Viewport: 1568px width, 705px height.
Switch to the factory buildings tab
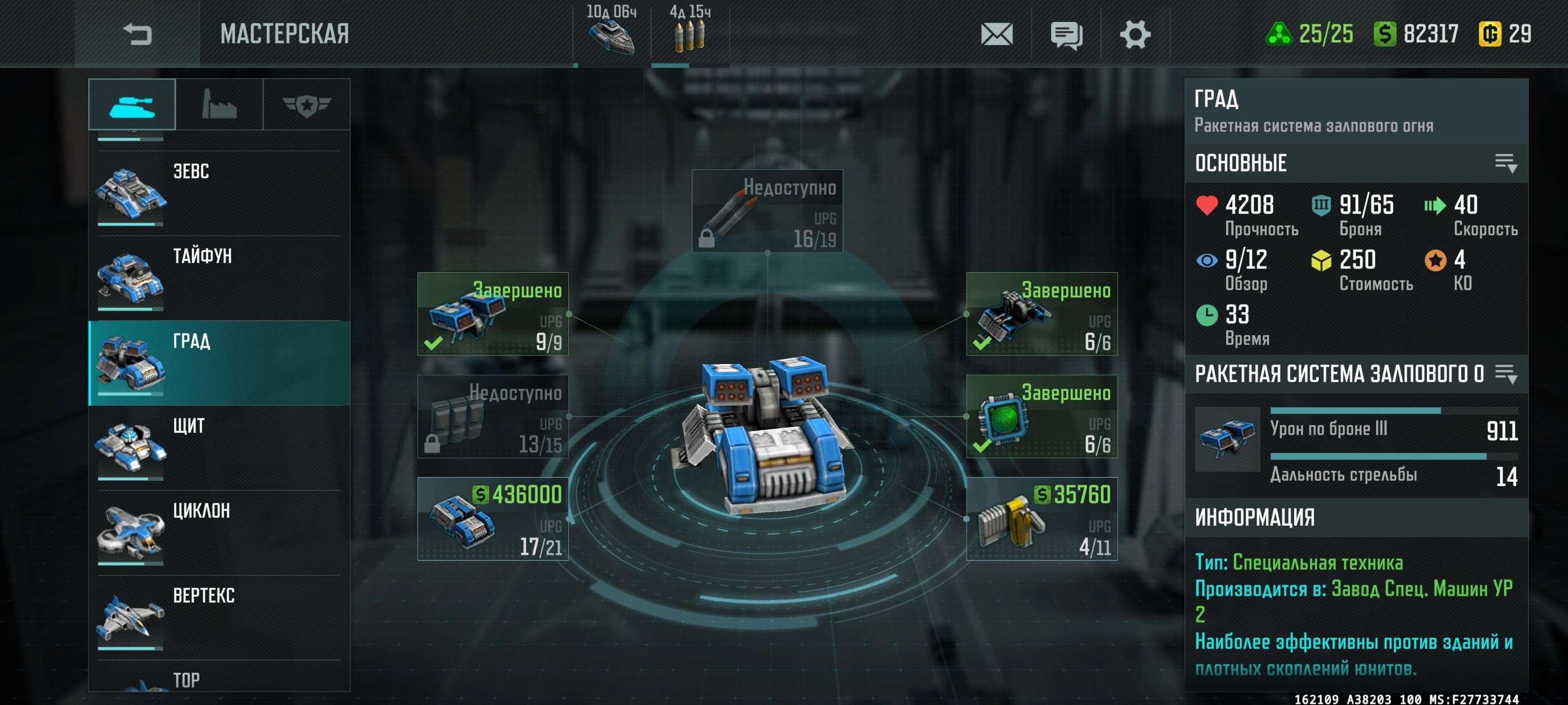coord(219,105)
